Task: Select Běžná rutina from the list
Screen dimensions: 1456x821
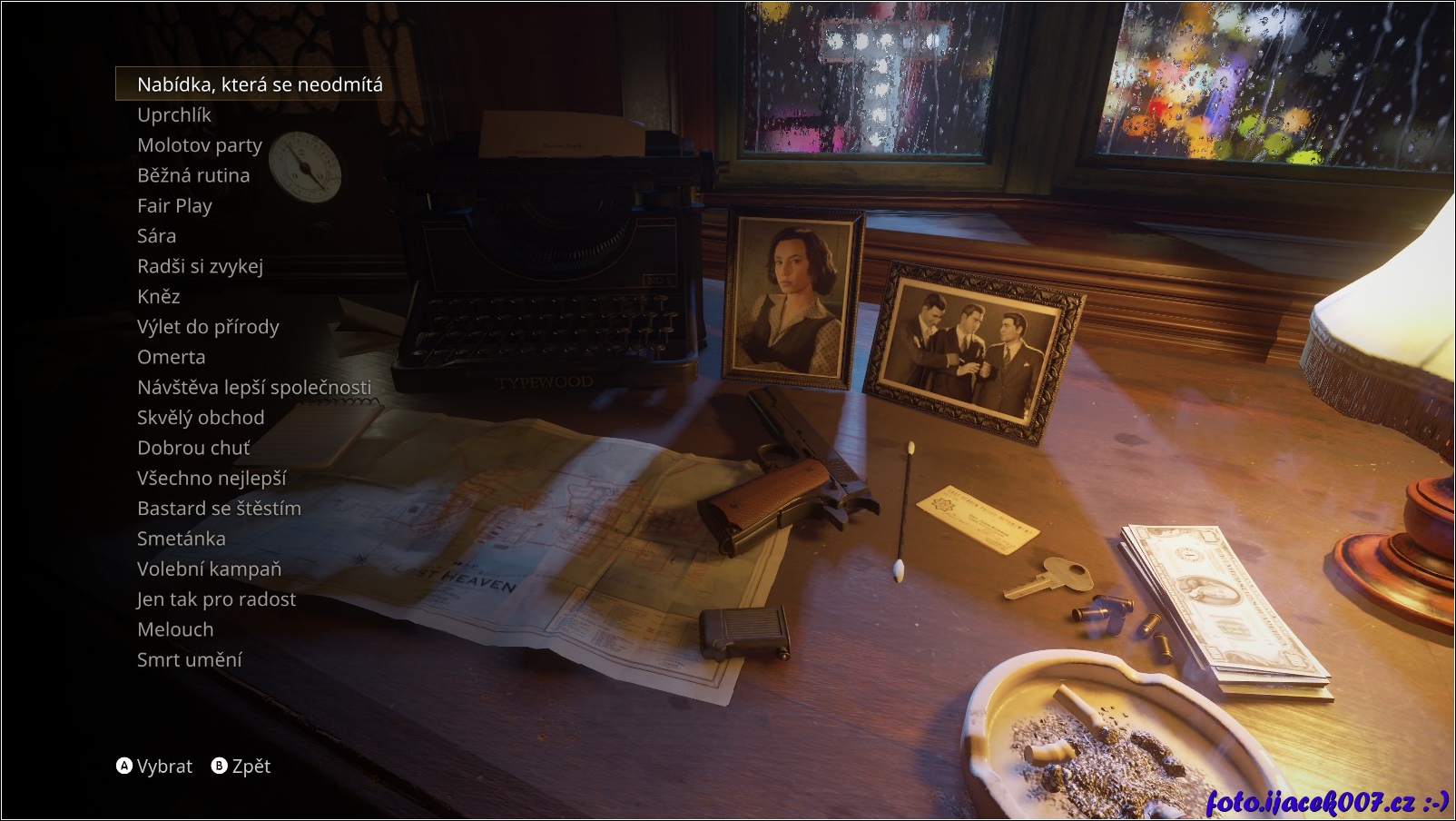Action: 193,175
